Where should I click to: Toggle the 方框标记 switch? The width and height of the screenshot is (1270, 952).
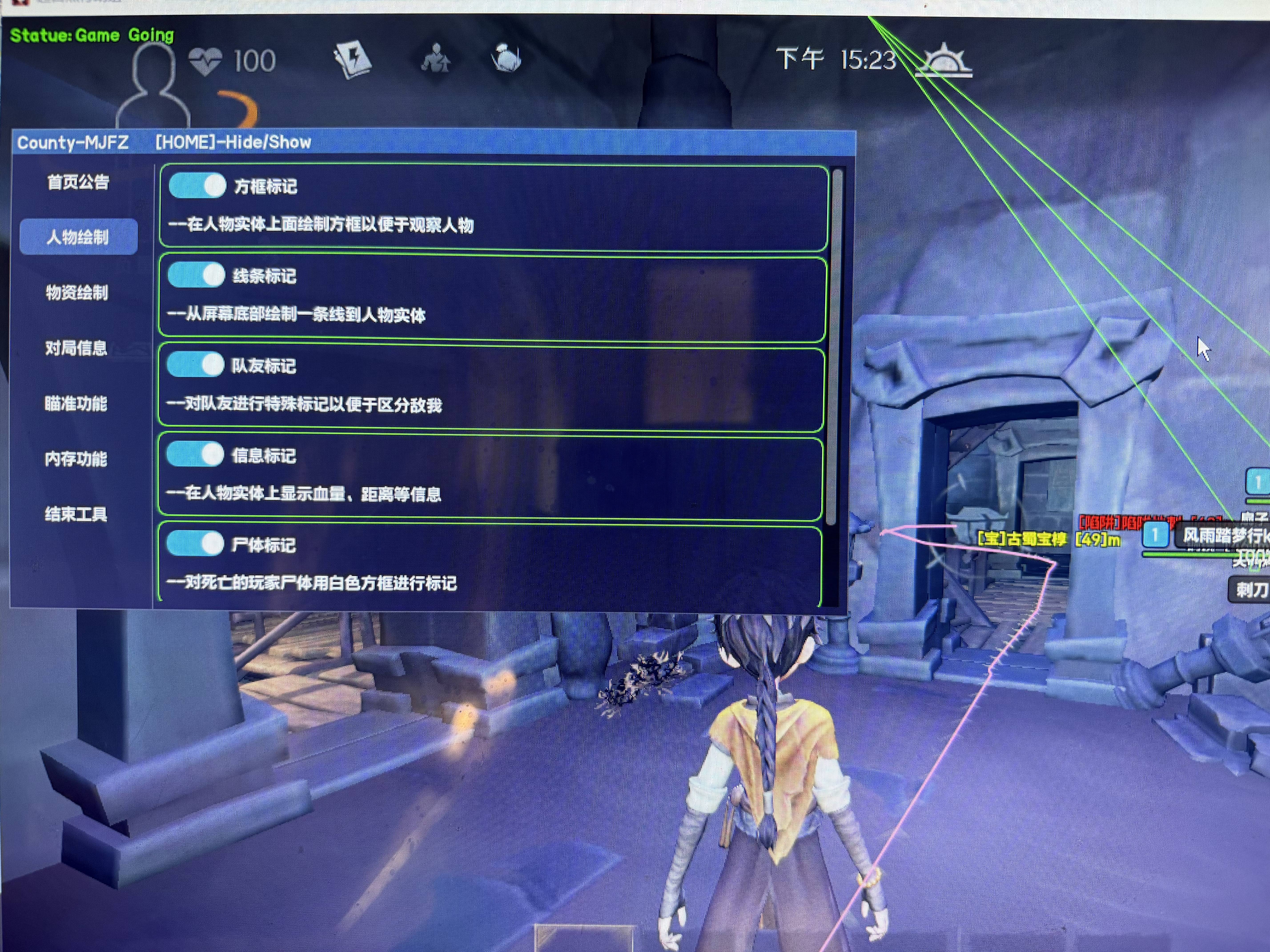click(x=197, y=186)
